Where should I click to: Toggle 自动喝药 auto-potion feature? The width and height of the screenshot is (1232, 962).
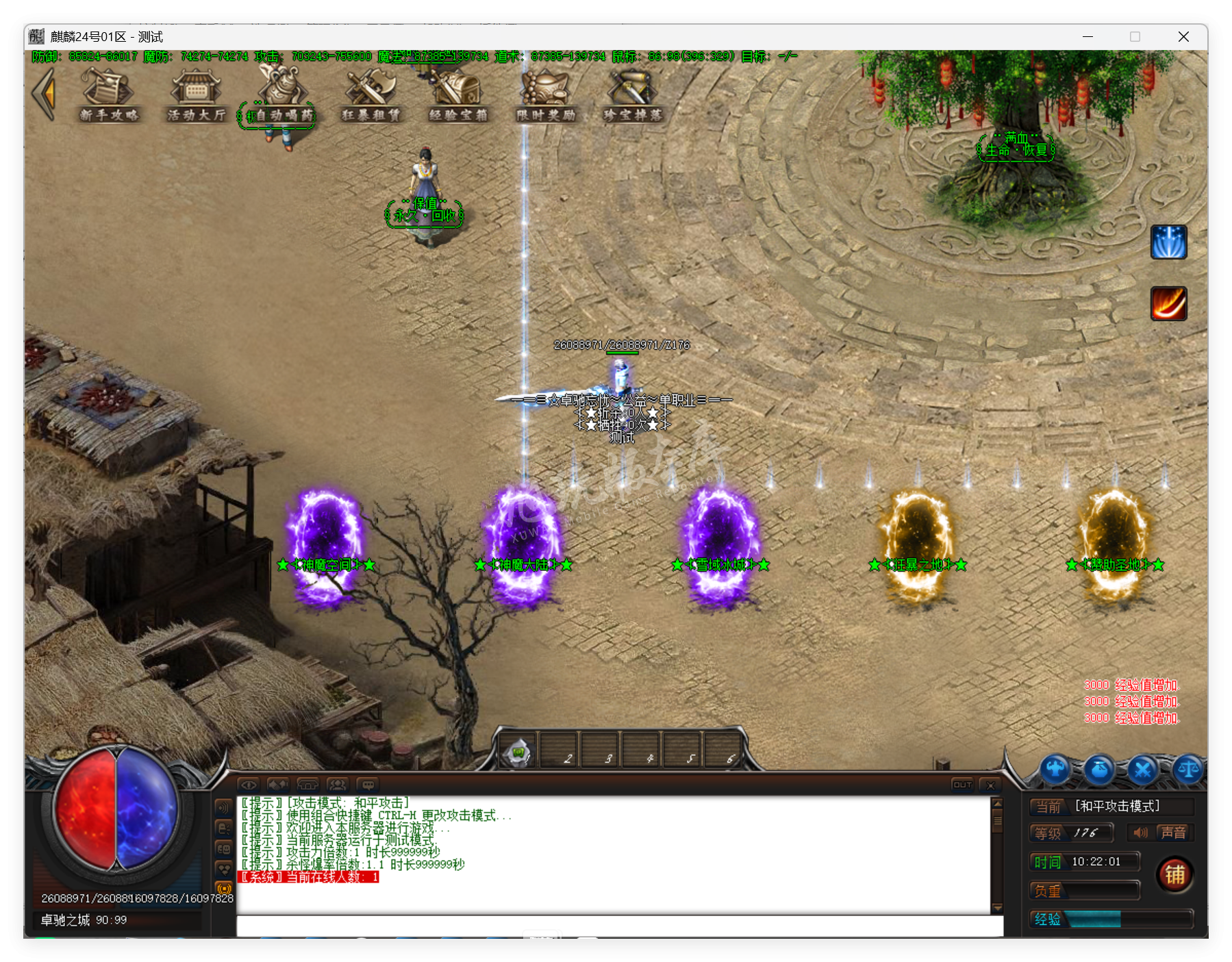point(281,96)
